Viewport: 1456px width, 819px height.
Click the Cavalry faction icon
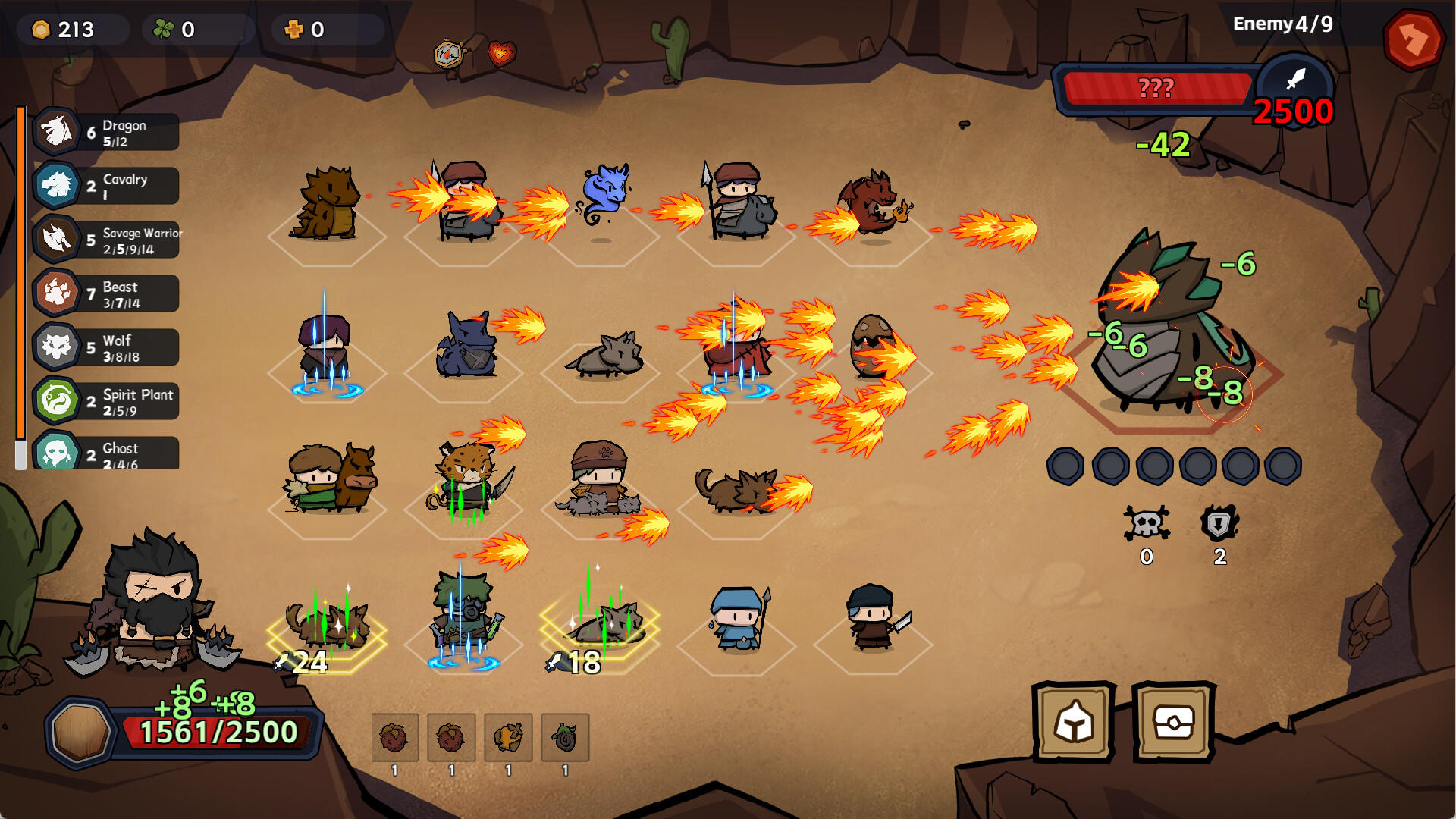(x=57, y=185)
